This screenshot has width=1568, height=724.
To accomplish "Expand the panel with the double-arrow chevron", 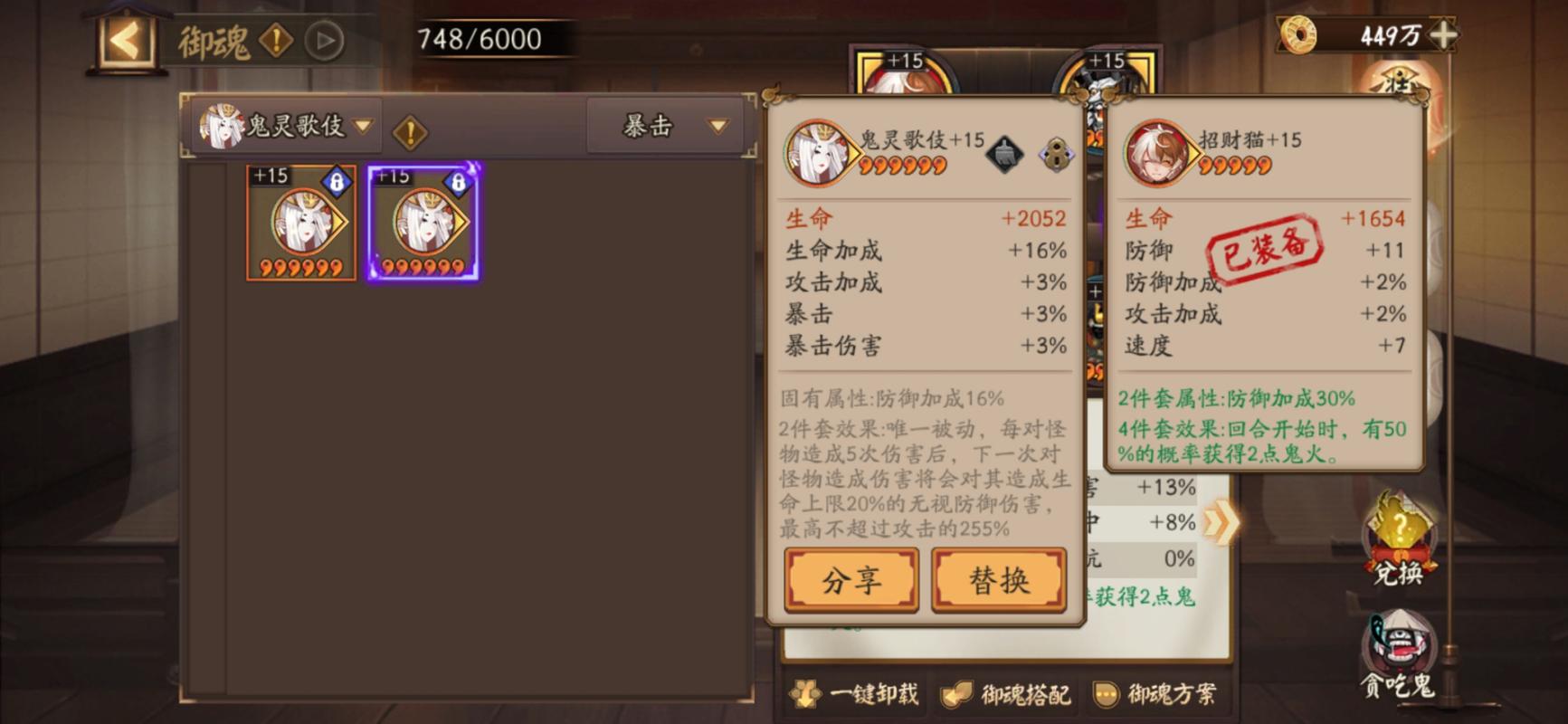I will 1221,520.
